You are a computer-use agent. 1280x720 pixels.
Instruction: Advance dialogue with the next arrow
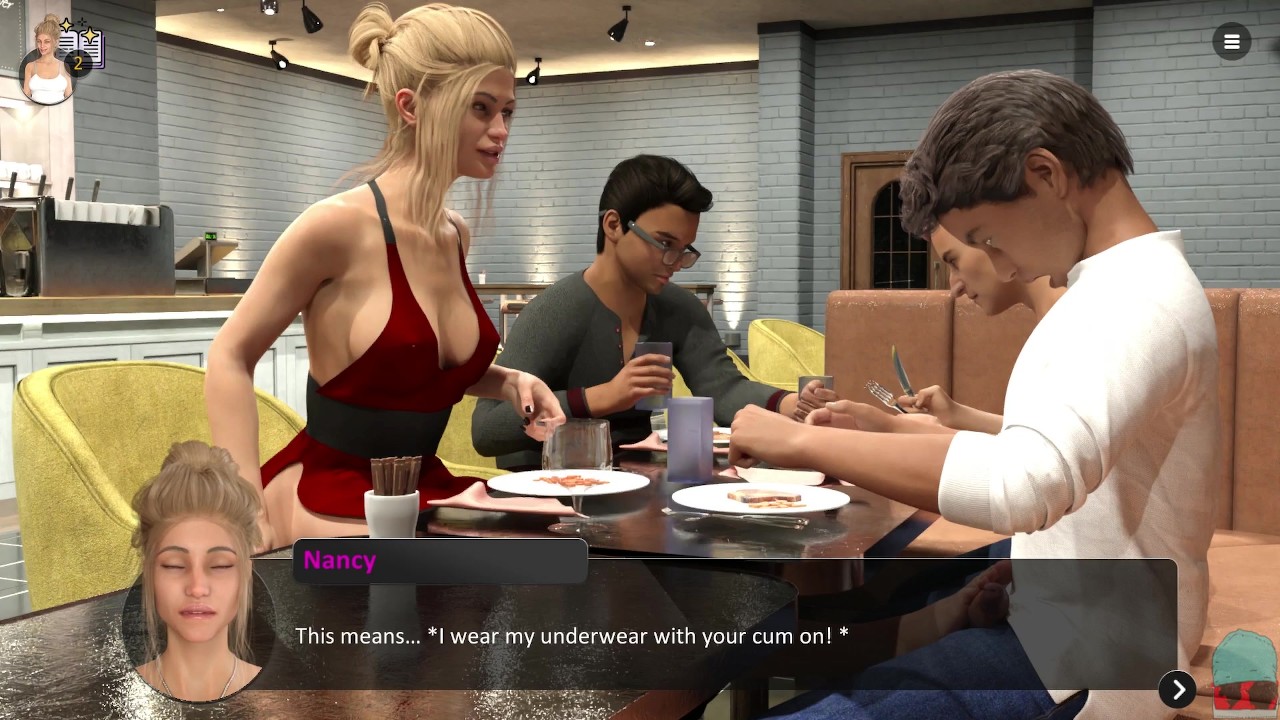[1177, 689]
